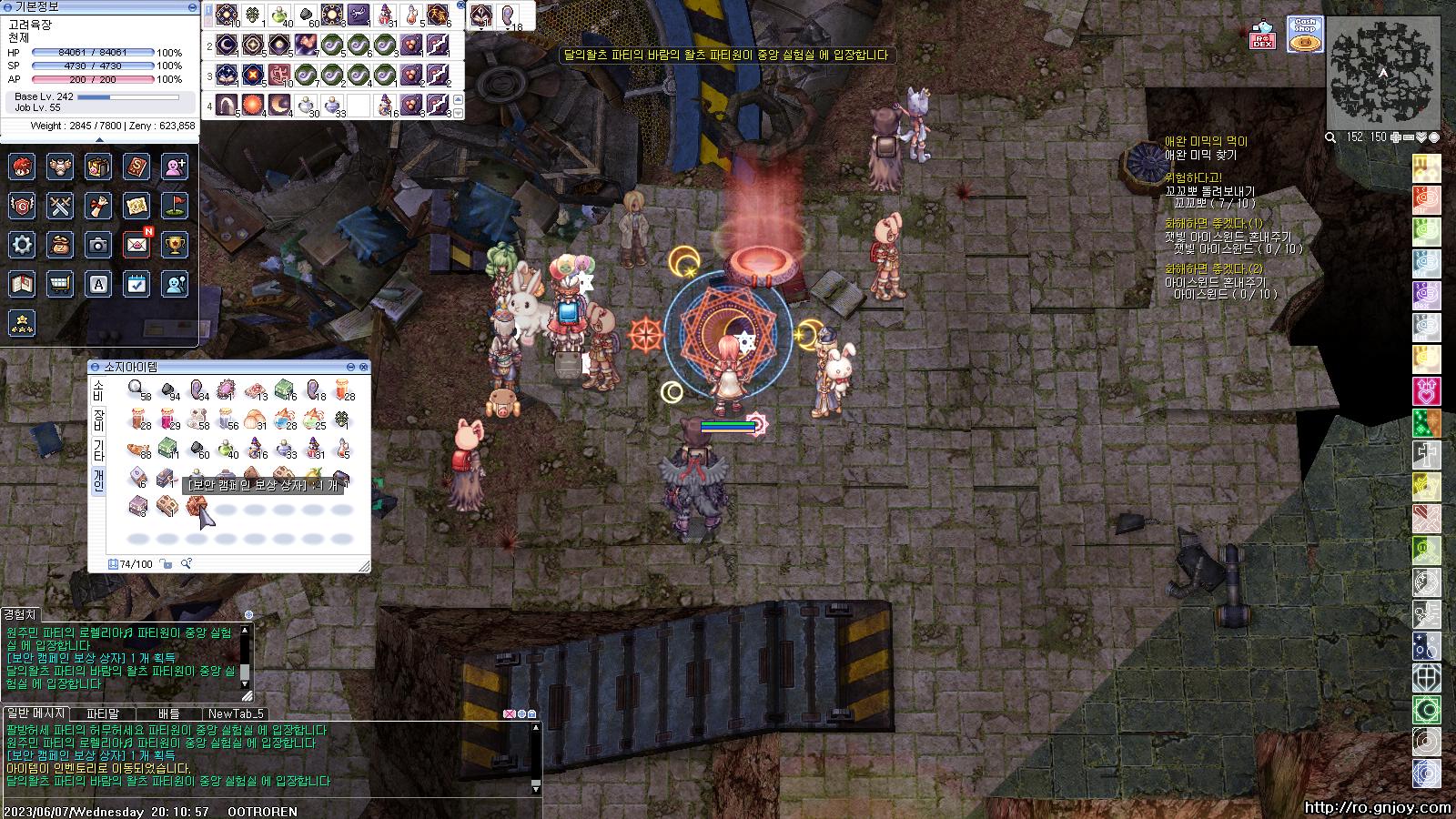Image resolution: width=1456 pixels, height=819 pixels.
Task: Open the settings gear menu icon
Action: click(23, 244)
